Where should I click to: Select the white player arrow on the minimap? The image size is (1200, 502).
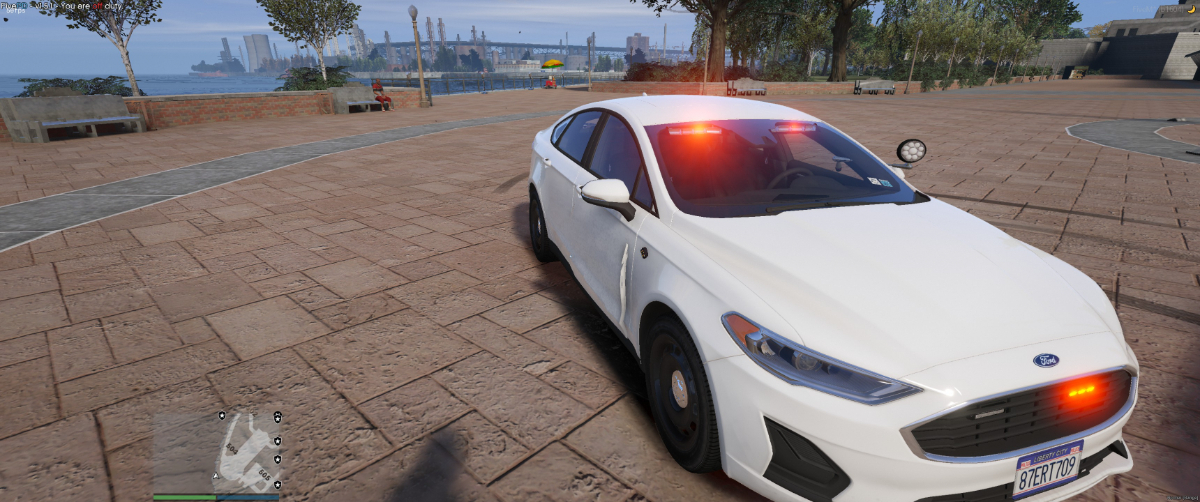tap(216, 474)
